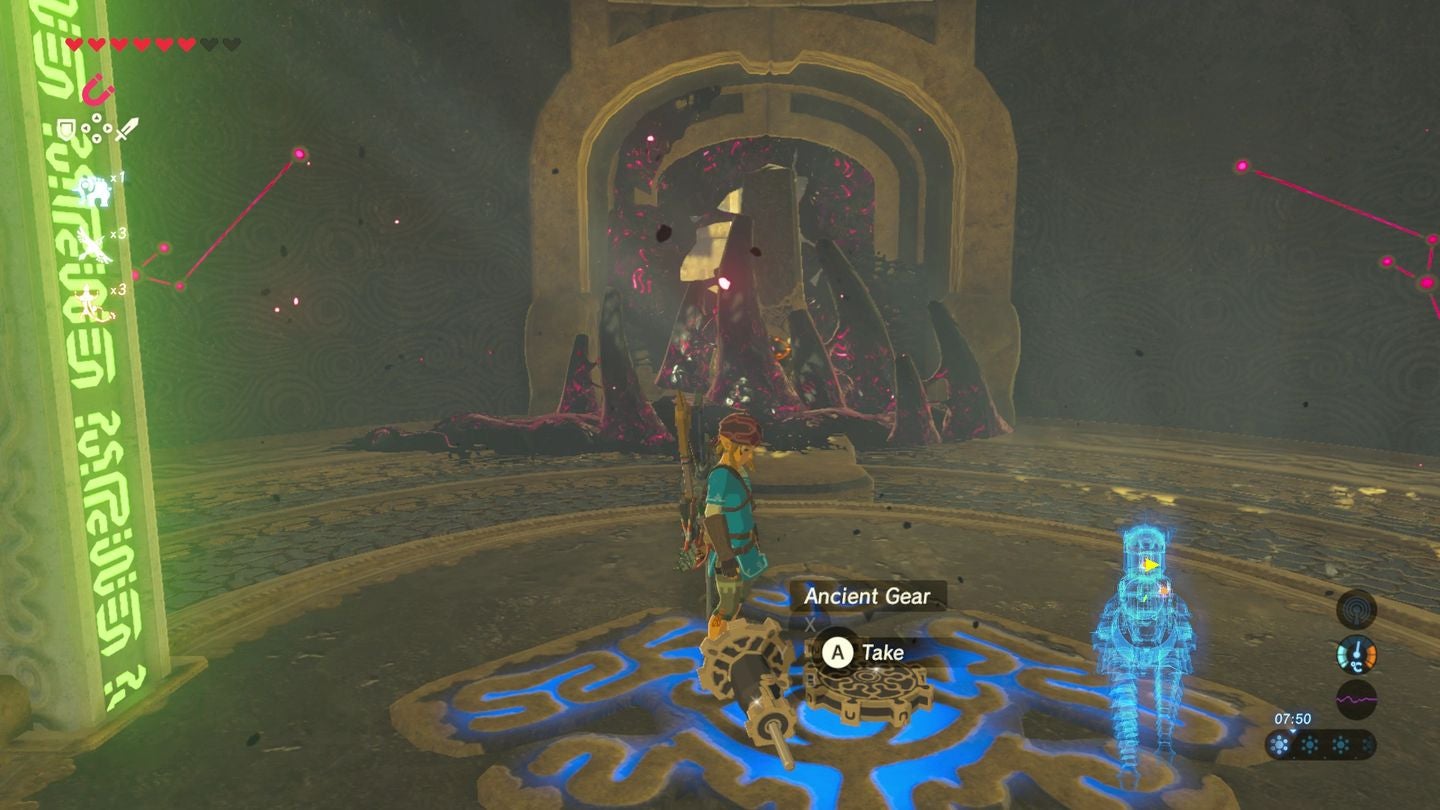Expand the D-pad up arrow selector
Viewport: 1440px width, 810px height.
(x=95, y=118)
